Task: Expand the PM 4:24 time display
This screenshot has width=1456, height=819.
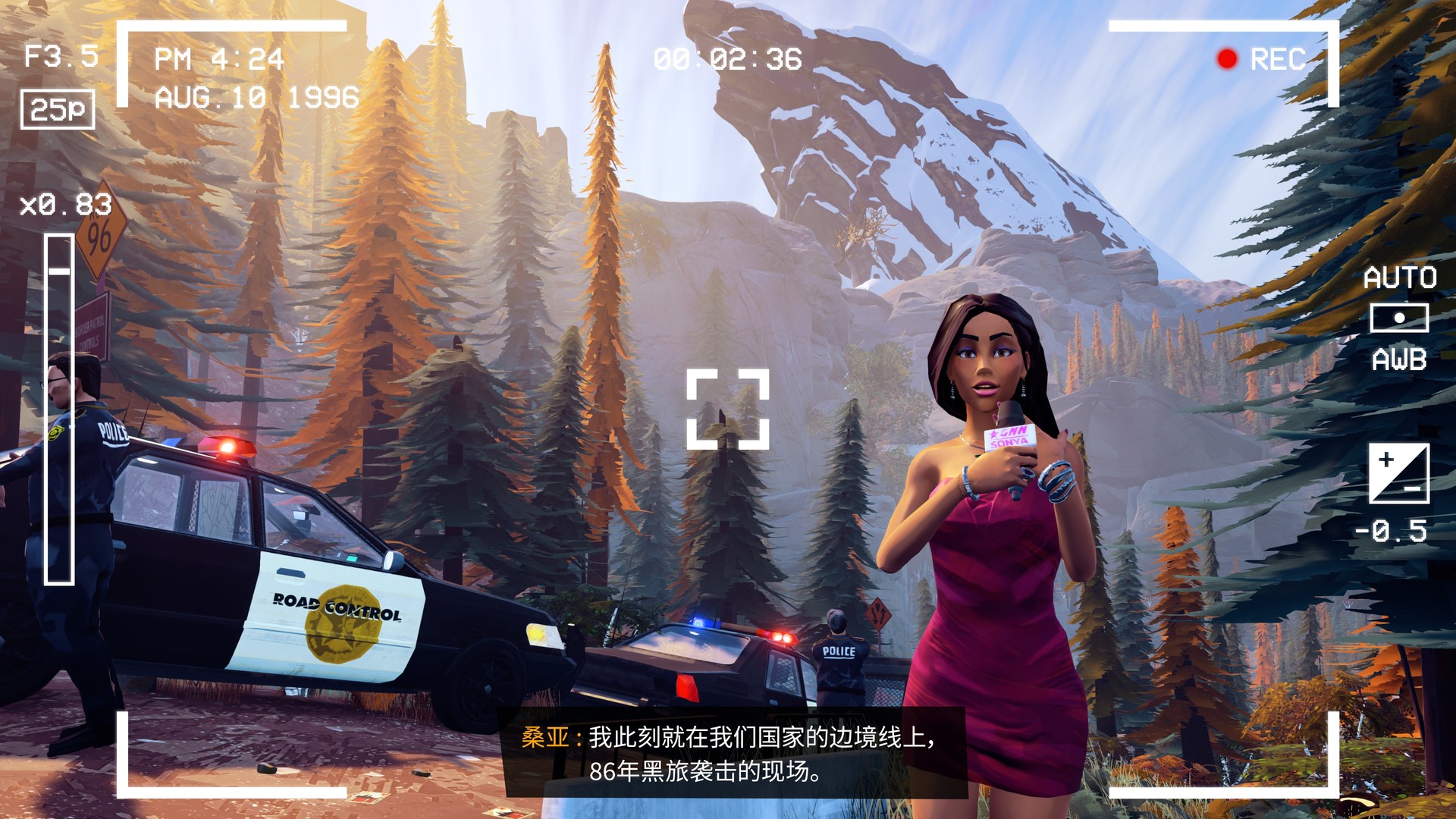Action: pos(220,57)
